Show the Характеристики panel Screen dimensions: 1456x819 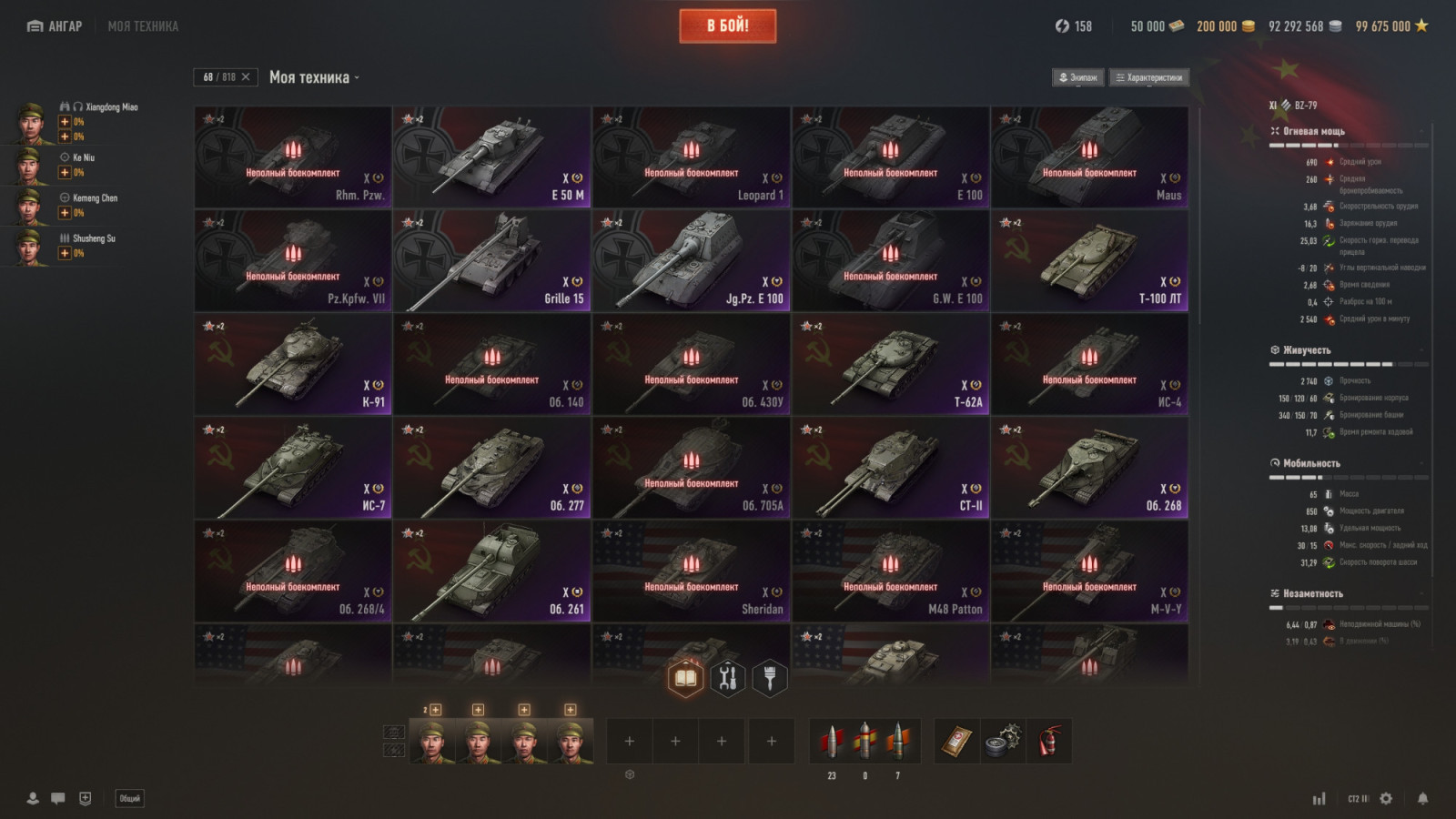click(1149, 77)
